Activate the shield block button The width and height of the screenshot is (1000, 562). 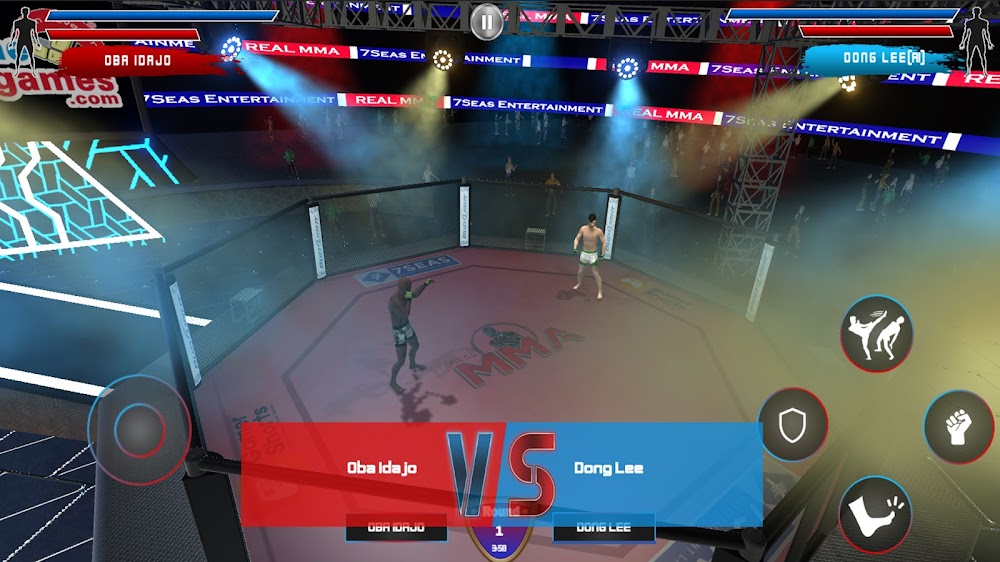[793, 425]
